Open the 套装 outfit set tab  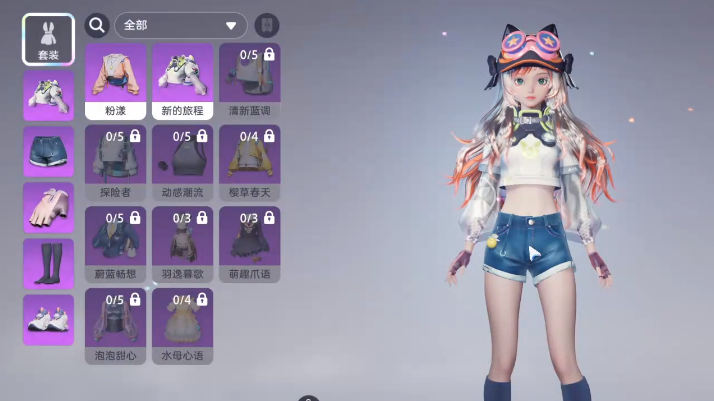pos(48,39)
